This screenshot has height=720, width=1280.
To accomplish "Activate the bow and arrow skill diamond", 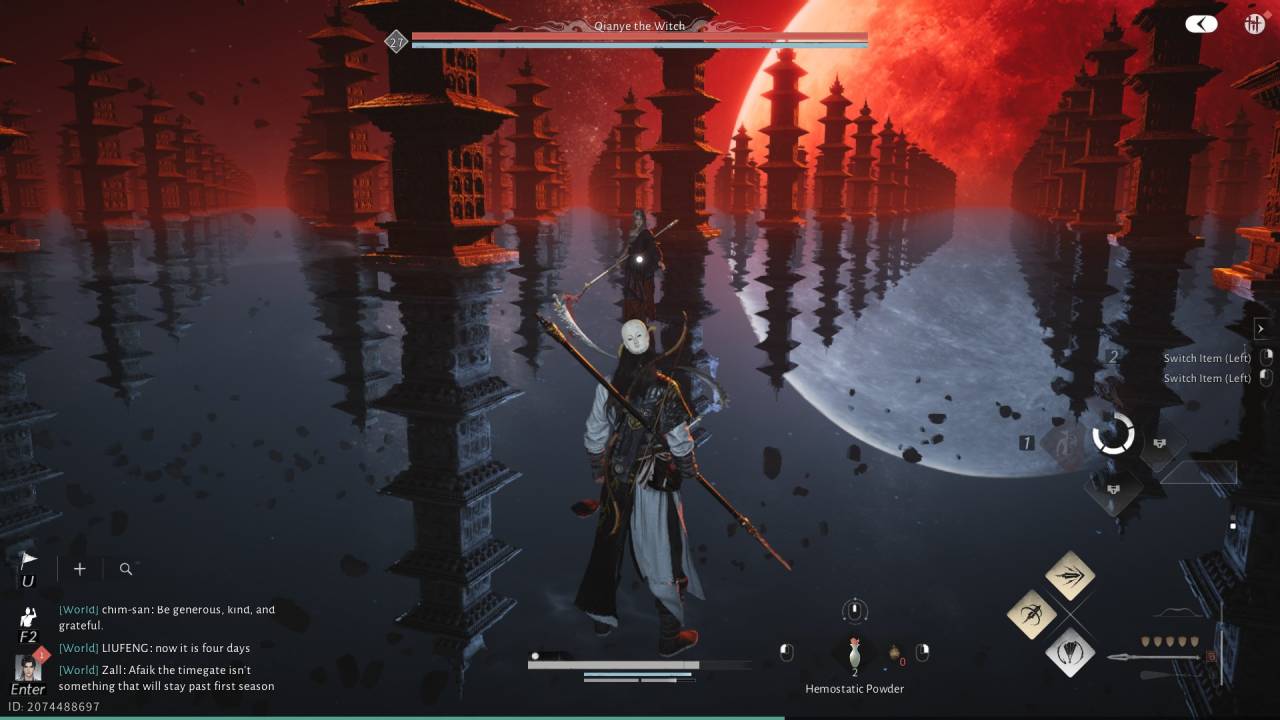I will [x=1031, y=614].
